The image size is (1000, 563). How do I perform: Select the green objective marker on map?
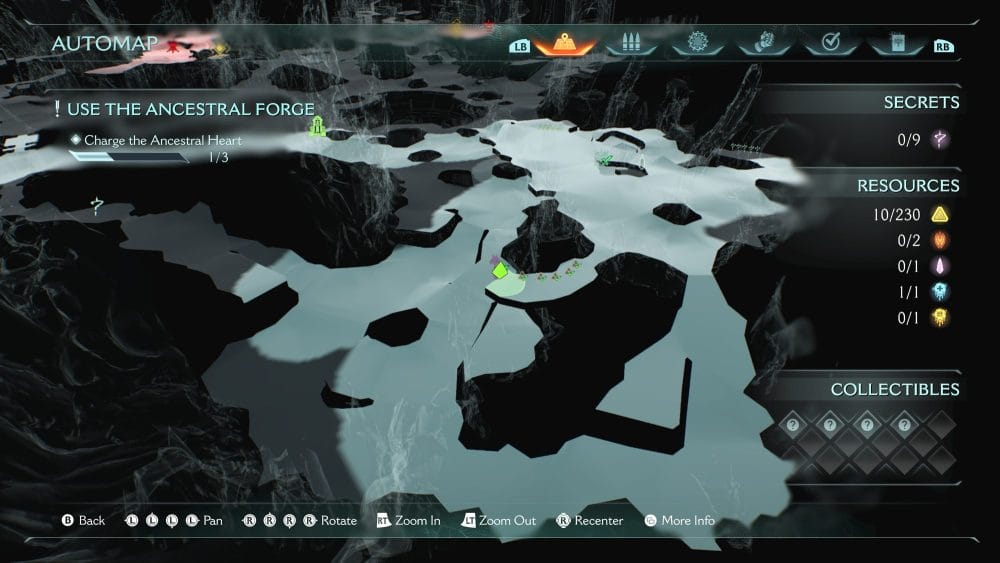318,126
